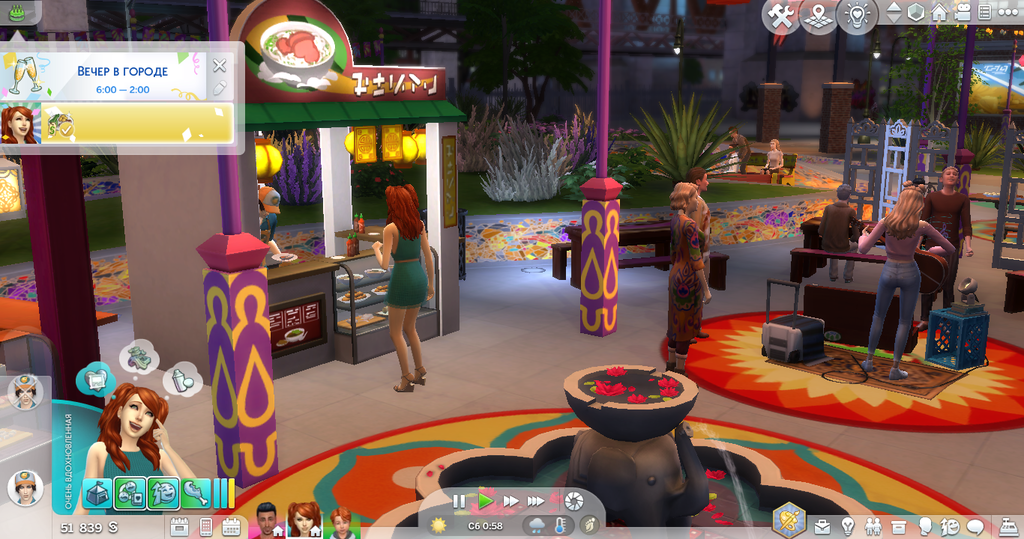Show the needs panel with speech bubble

(x=974, y=526)
